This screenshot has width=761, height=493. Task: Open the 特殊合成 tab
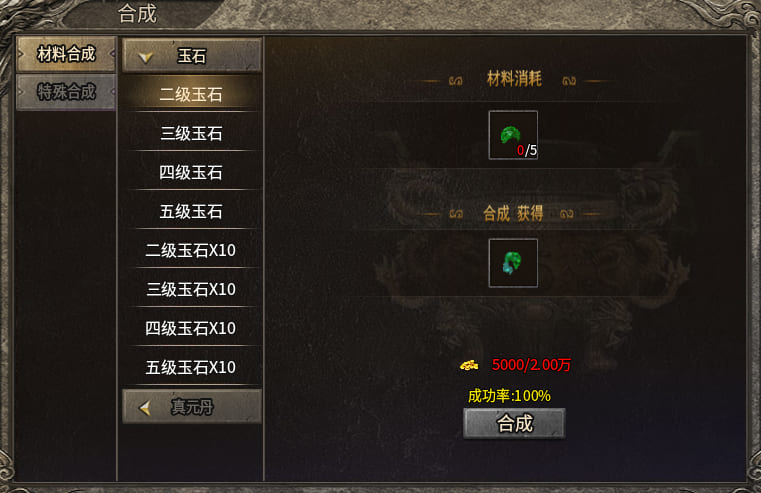pyautogui.click(x=66, y=93)
